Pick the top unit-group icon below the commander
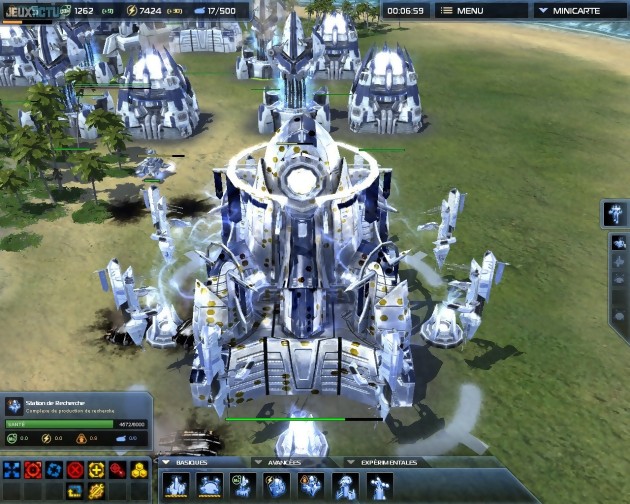This screenshot has width=630, height=504. click(x=619, y=243)
